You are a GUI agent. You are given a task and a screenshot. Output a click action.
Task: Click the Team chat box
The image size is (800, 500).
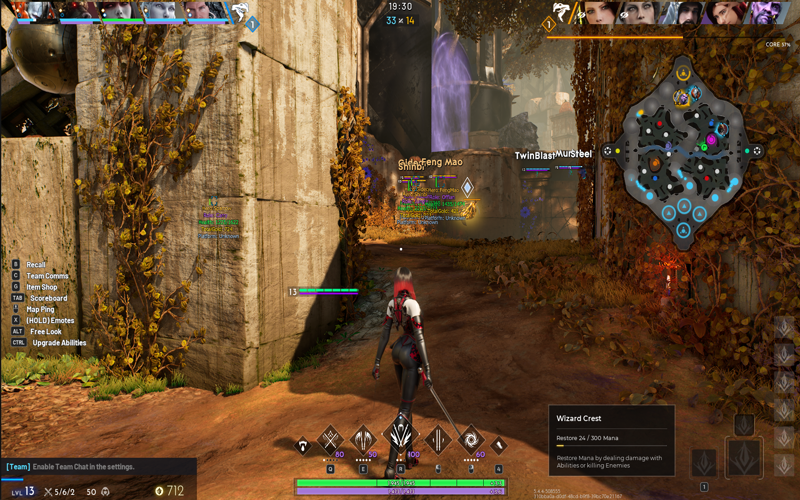pyautogui.click(x=97, y=467)
